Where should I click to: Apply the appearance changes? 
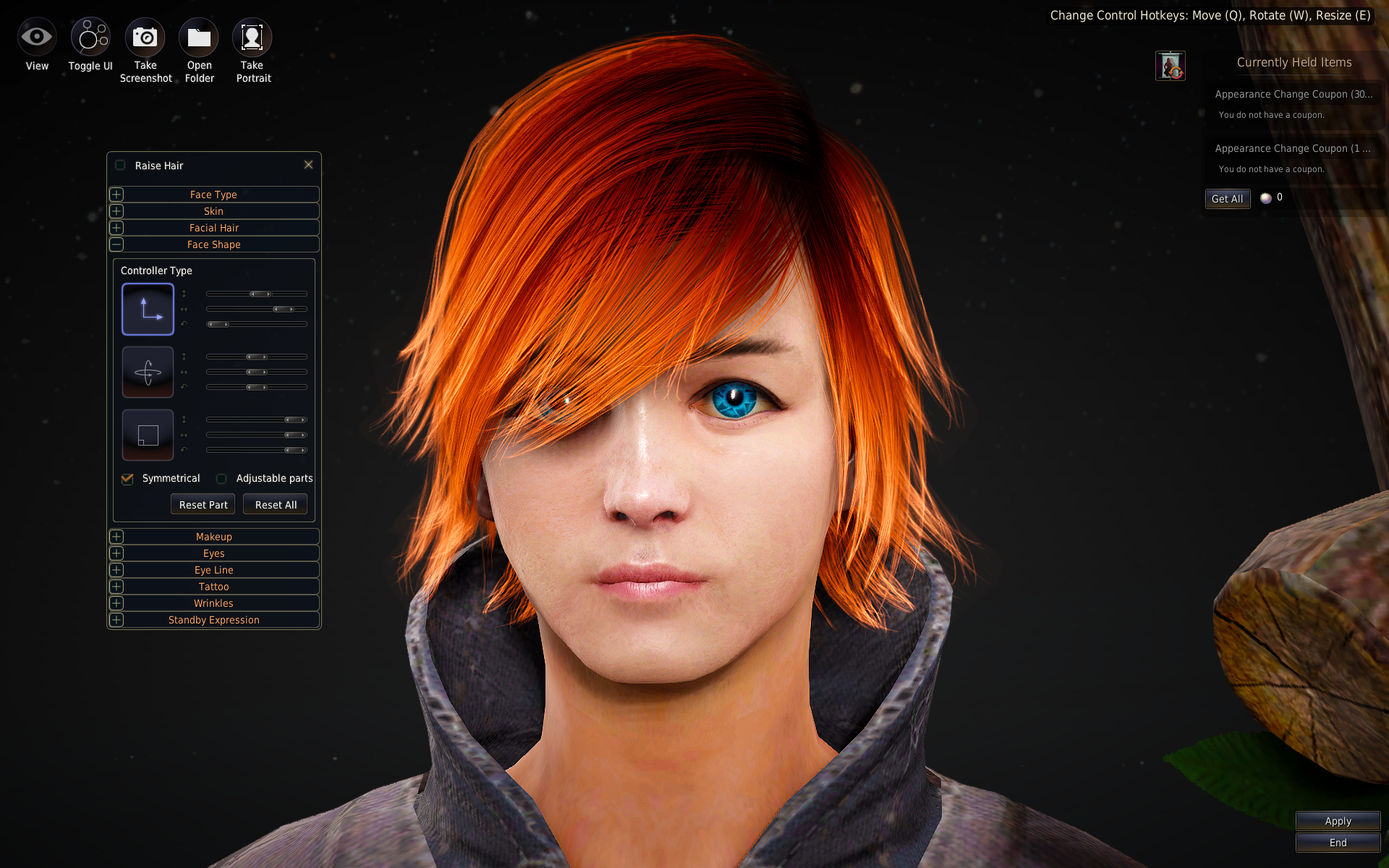click(1338, 821)
